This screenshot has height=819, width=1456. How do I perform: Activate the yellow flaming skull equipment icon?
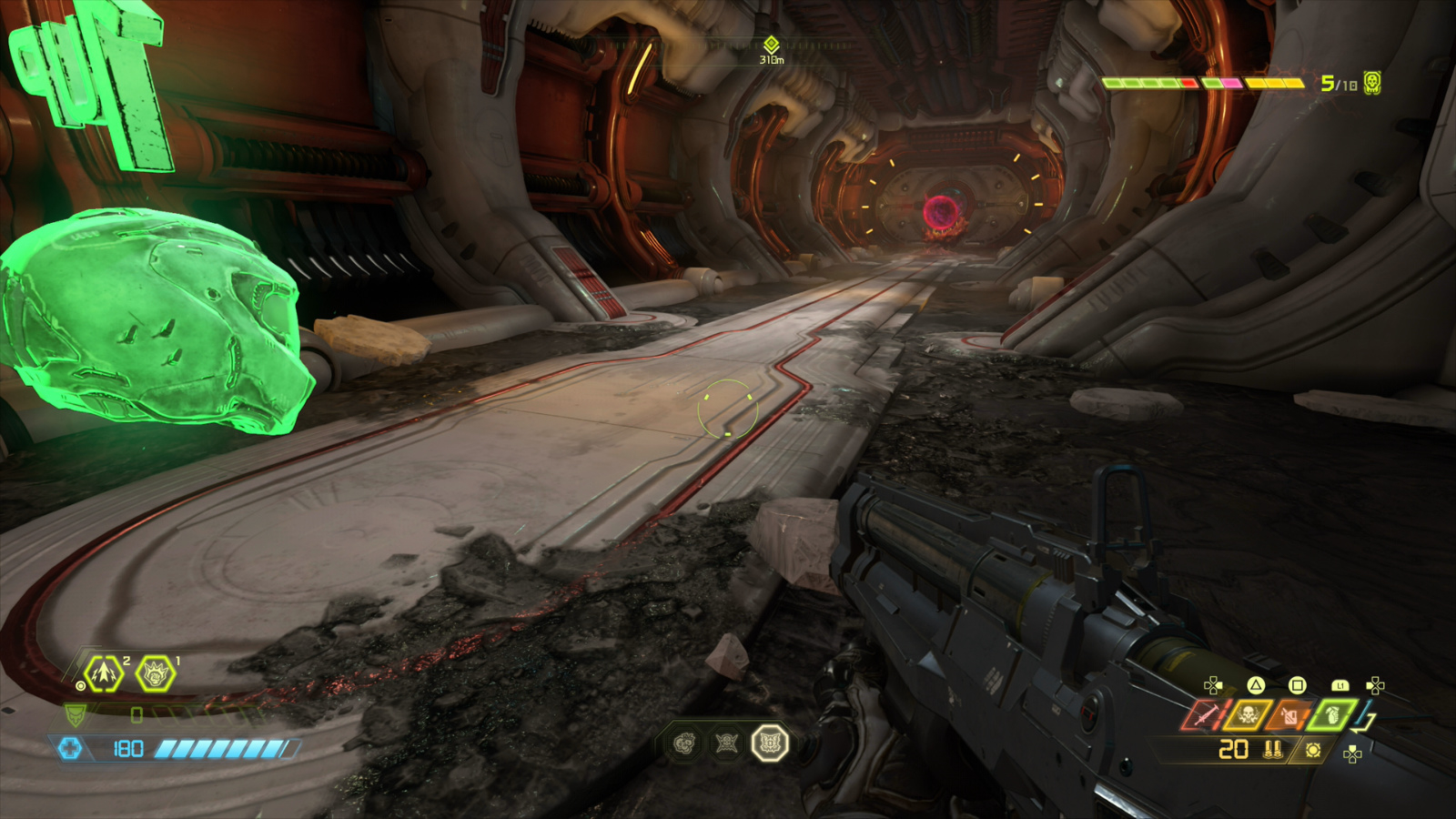(1248, 715)
